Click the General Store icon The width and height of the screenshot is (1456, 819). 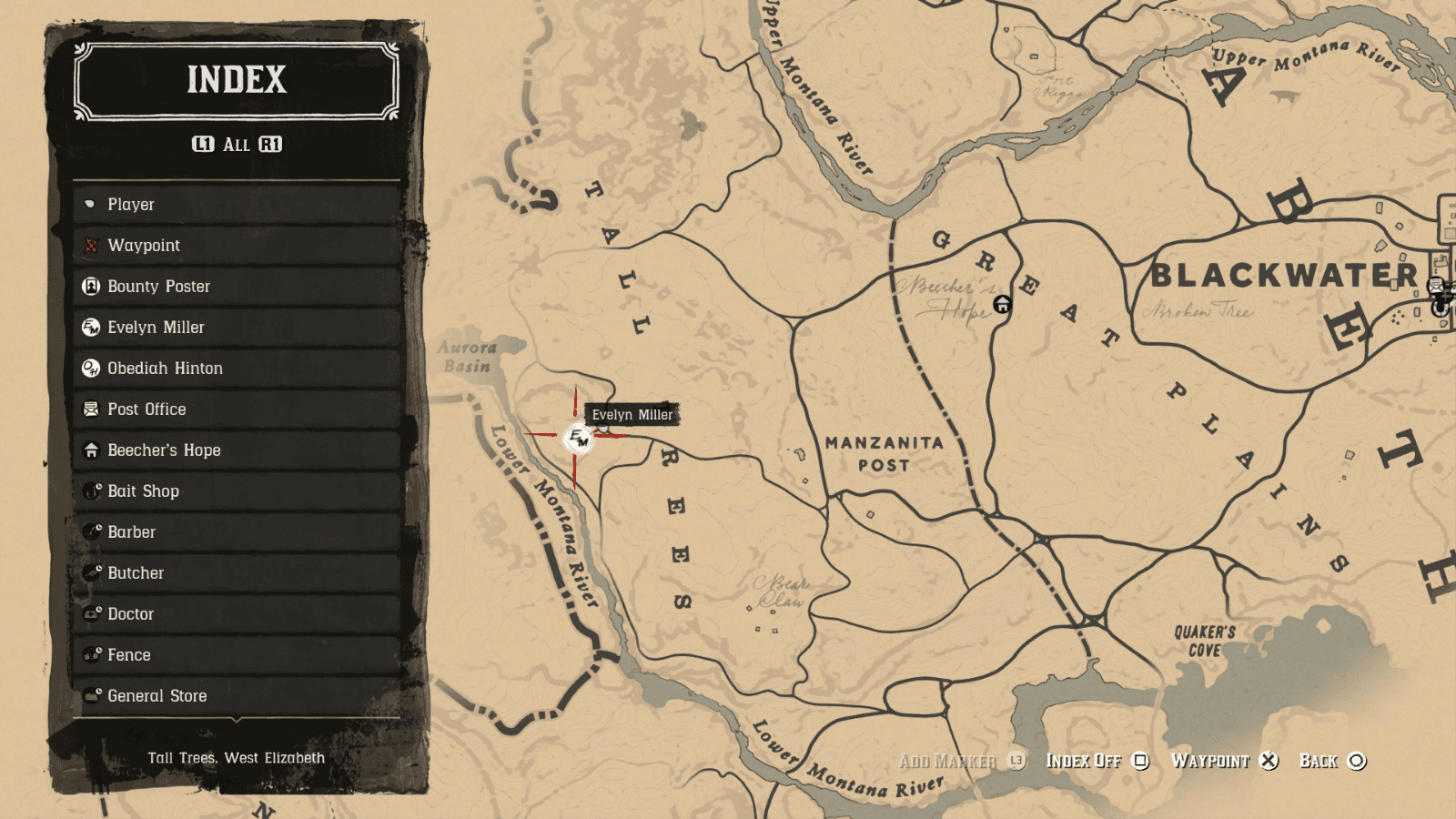pos(92,695)
